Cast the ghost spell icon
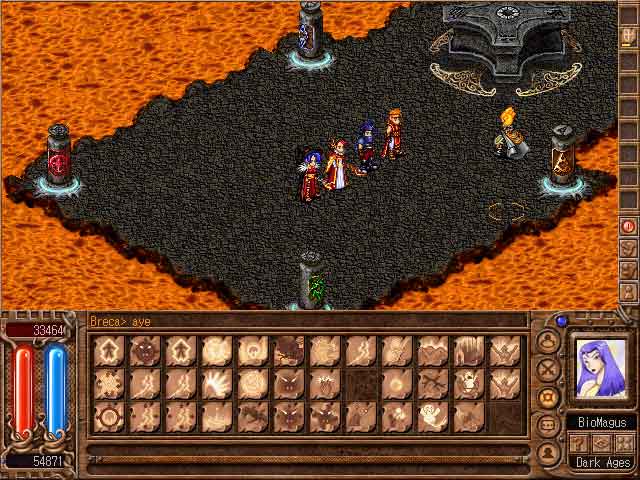This screenshot has height=480, width=640. (x=433, y=416)
